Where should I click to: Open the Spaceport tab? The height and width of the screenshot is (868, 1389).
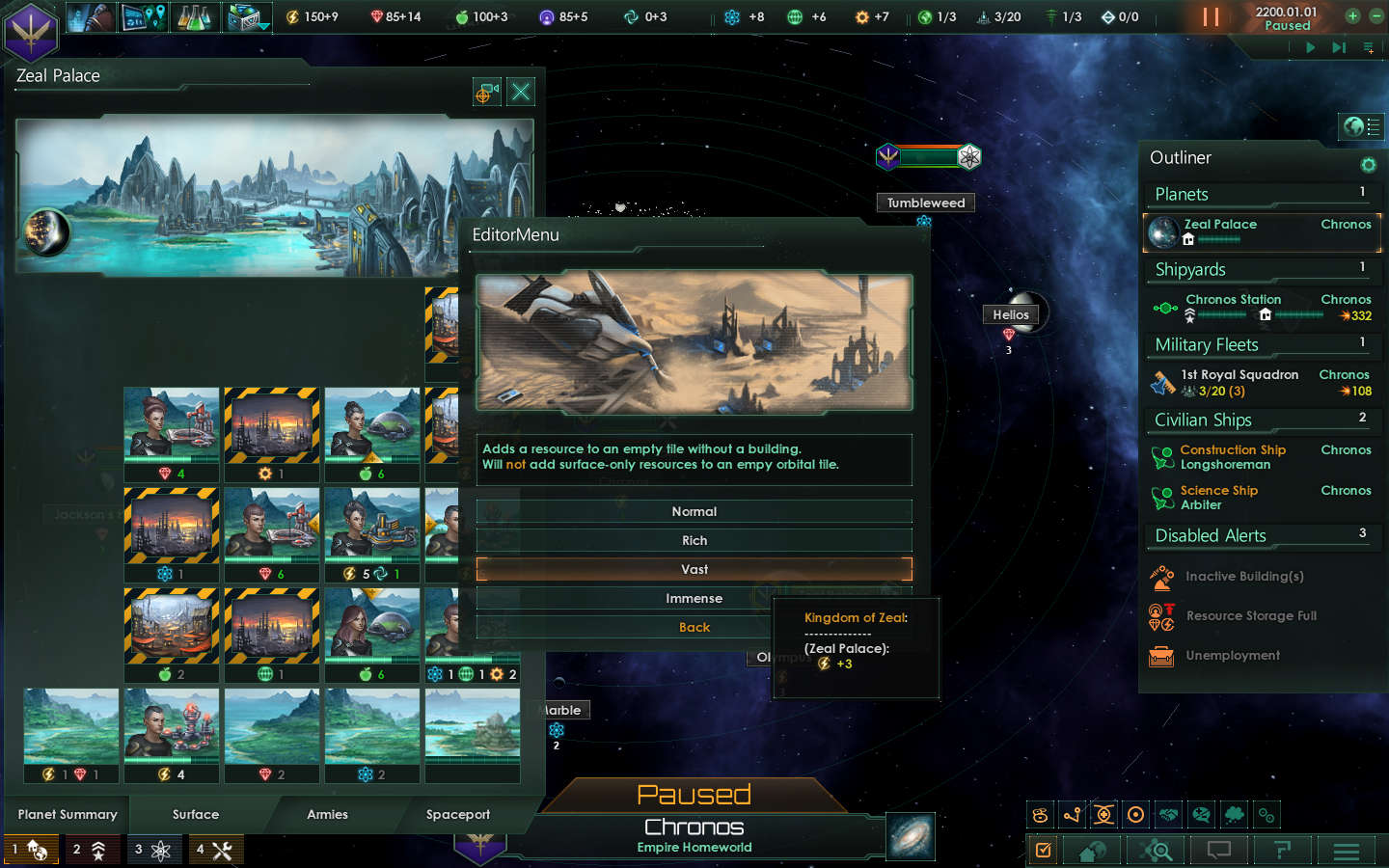(x=457, y=814)
